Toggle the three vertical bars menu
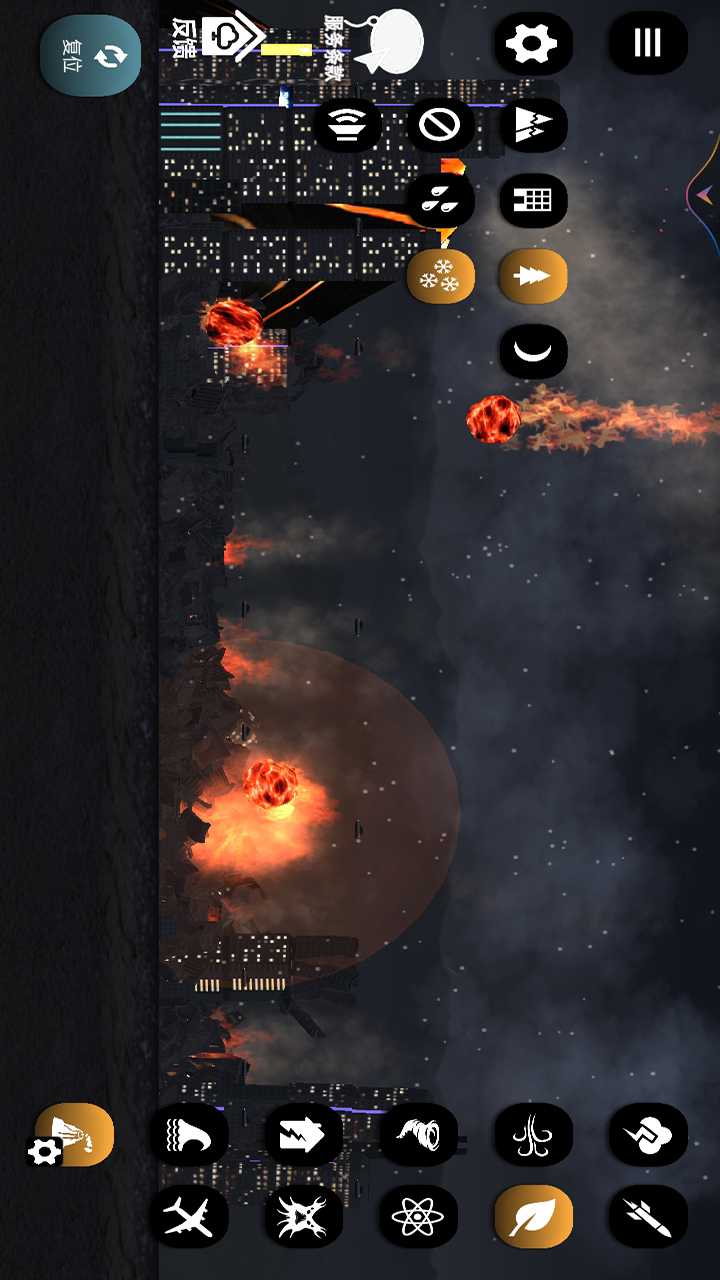Screen dimensions: 720x1280 (648, 43)
